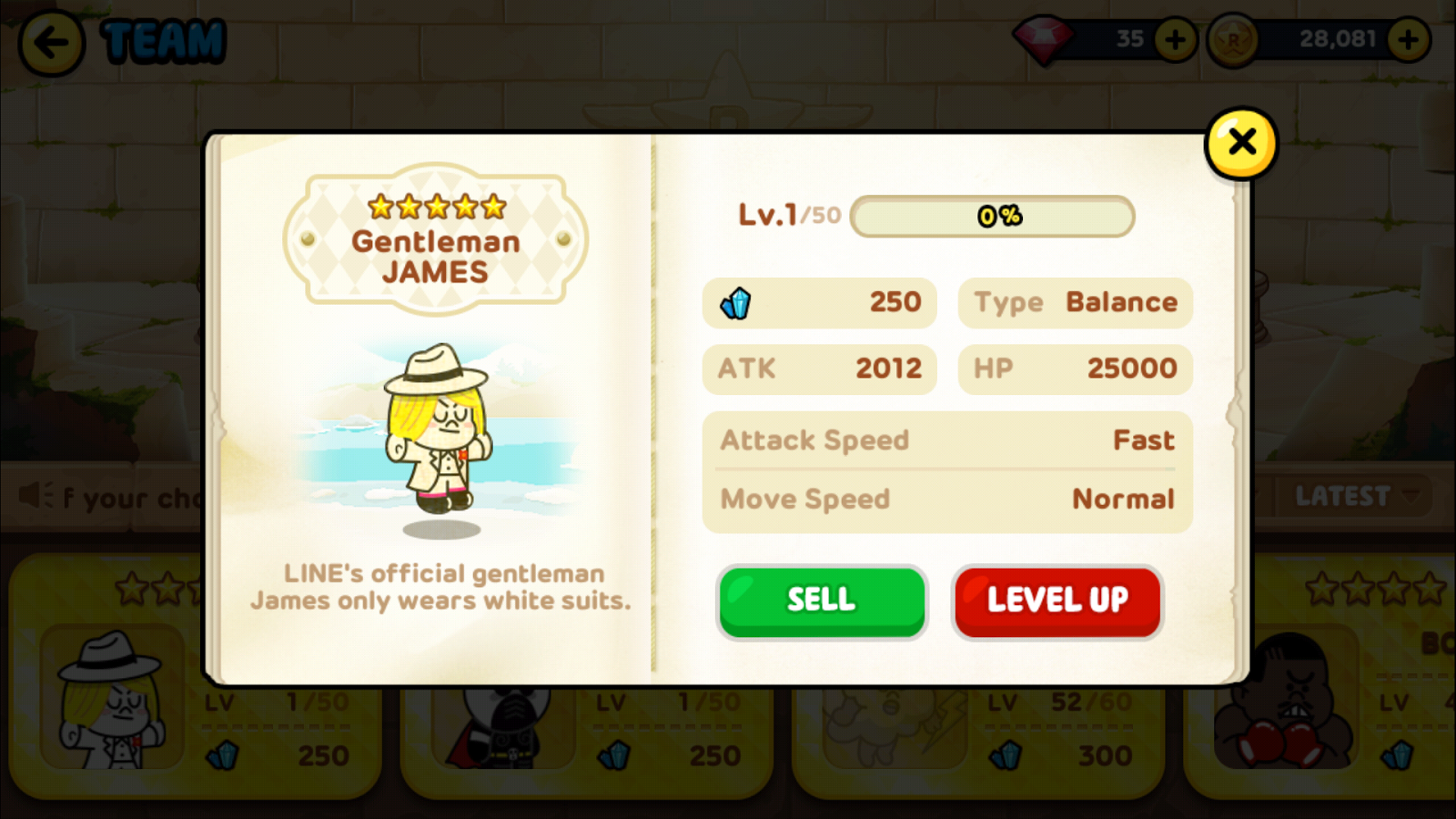Click the Type Balance stat field
Screen dimensions: 1456x819
1074,303
